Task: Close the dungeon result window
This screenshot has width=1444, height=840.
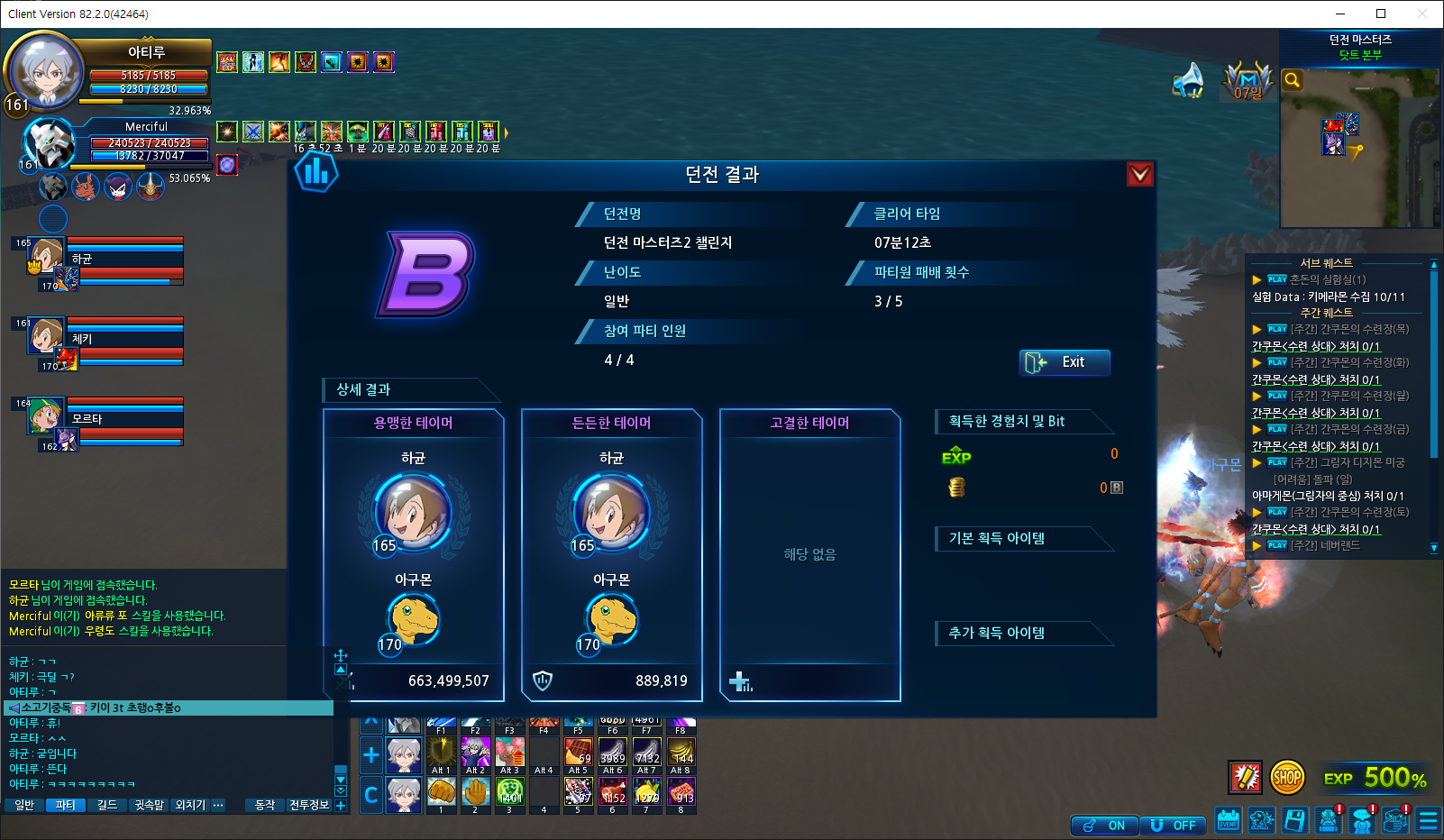Action: [1140, 174]
